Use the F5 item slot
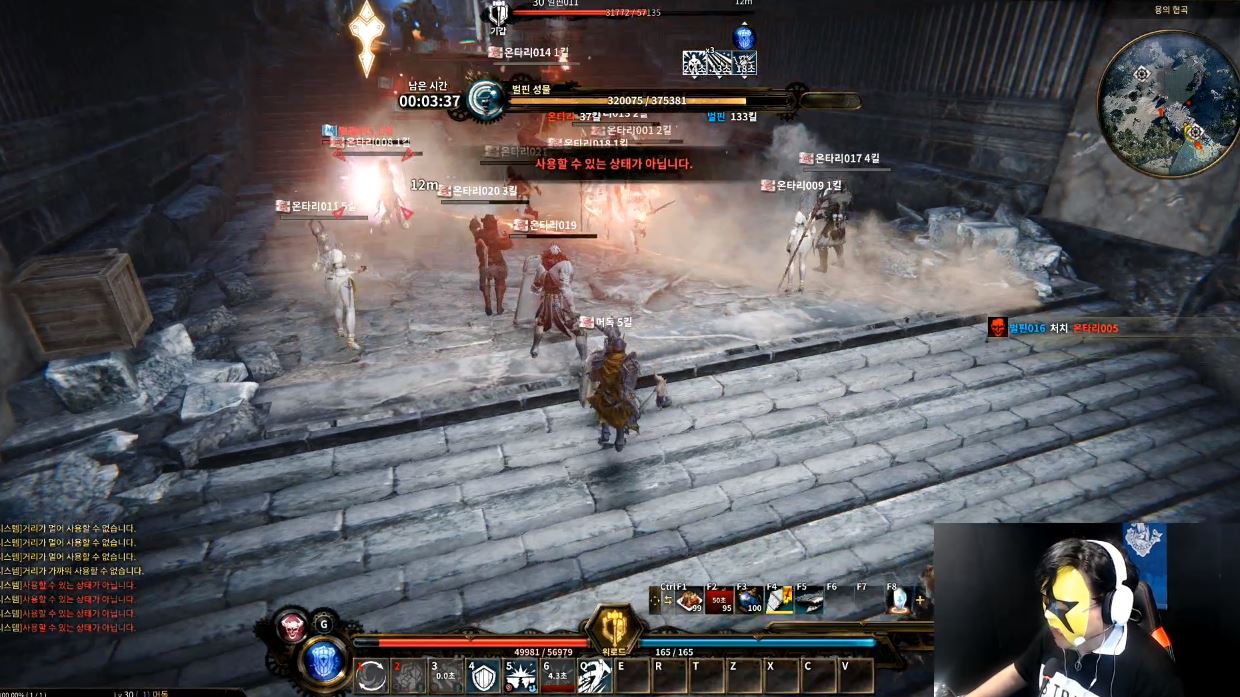Viewport: 1240px width, 697px height. 809,601
